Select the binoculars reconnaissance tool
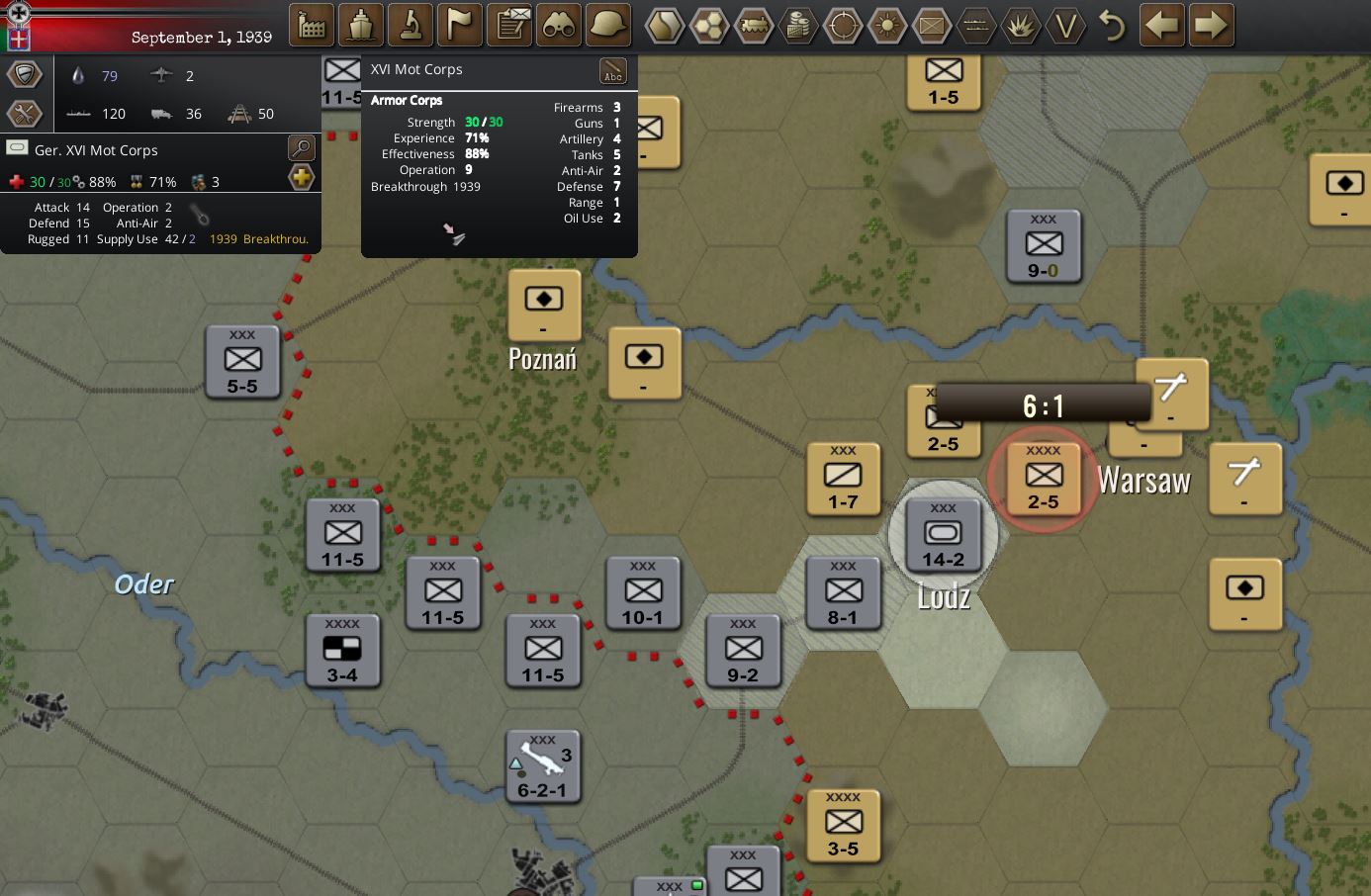Image resolution: width=1371 pixels, height=896 pixels. [x=558, y=25]
